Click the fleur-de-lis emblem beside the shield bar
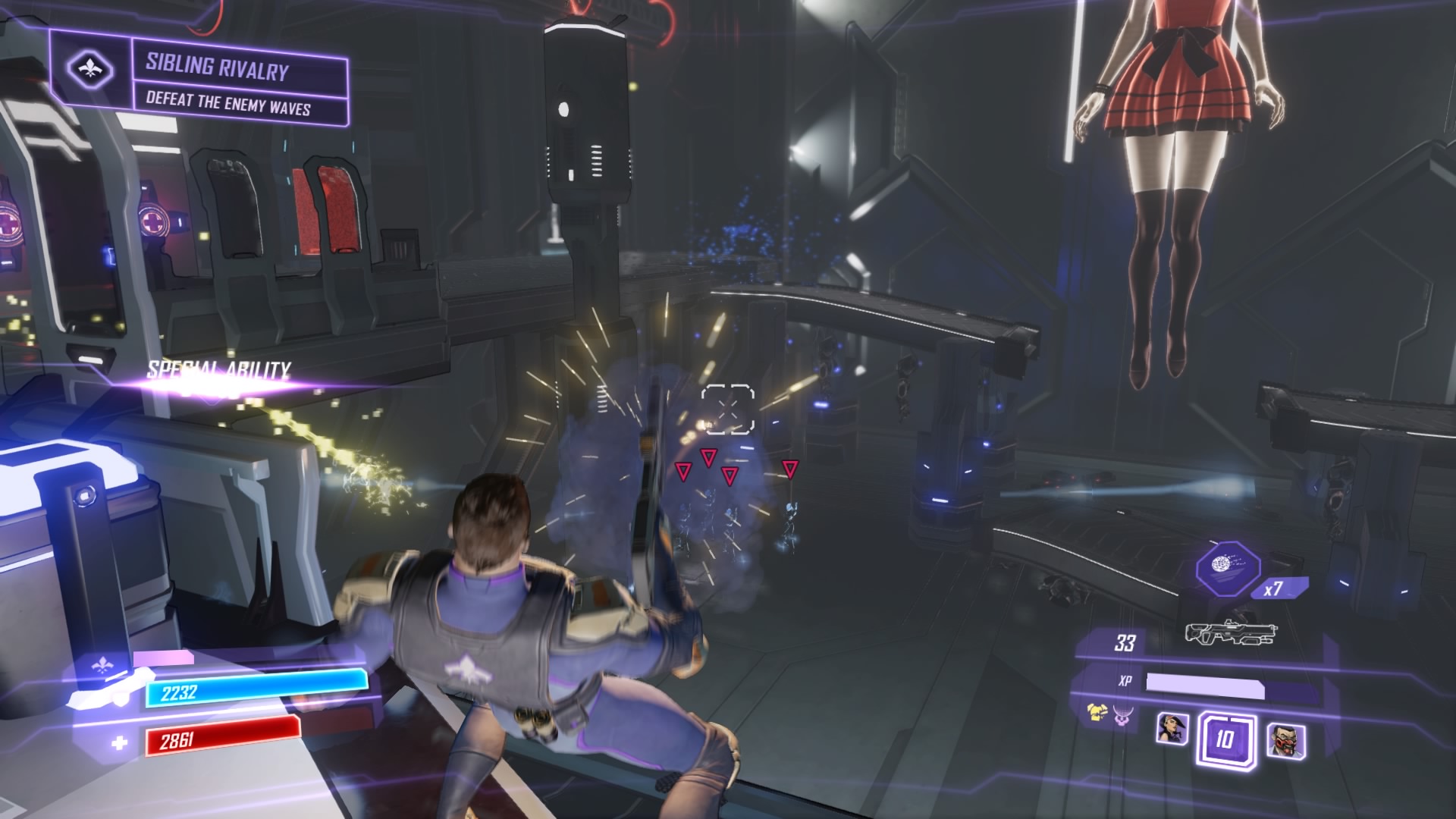 pos(102,667)
